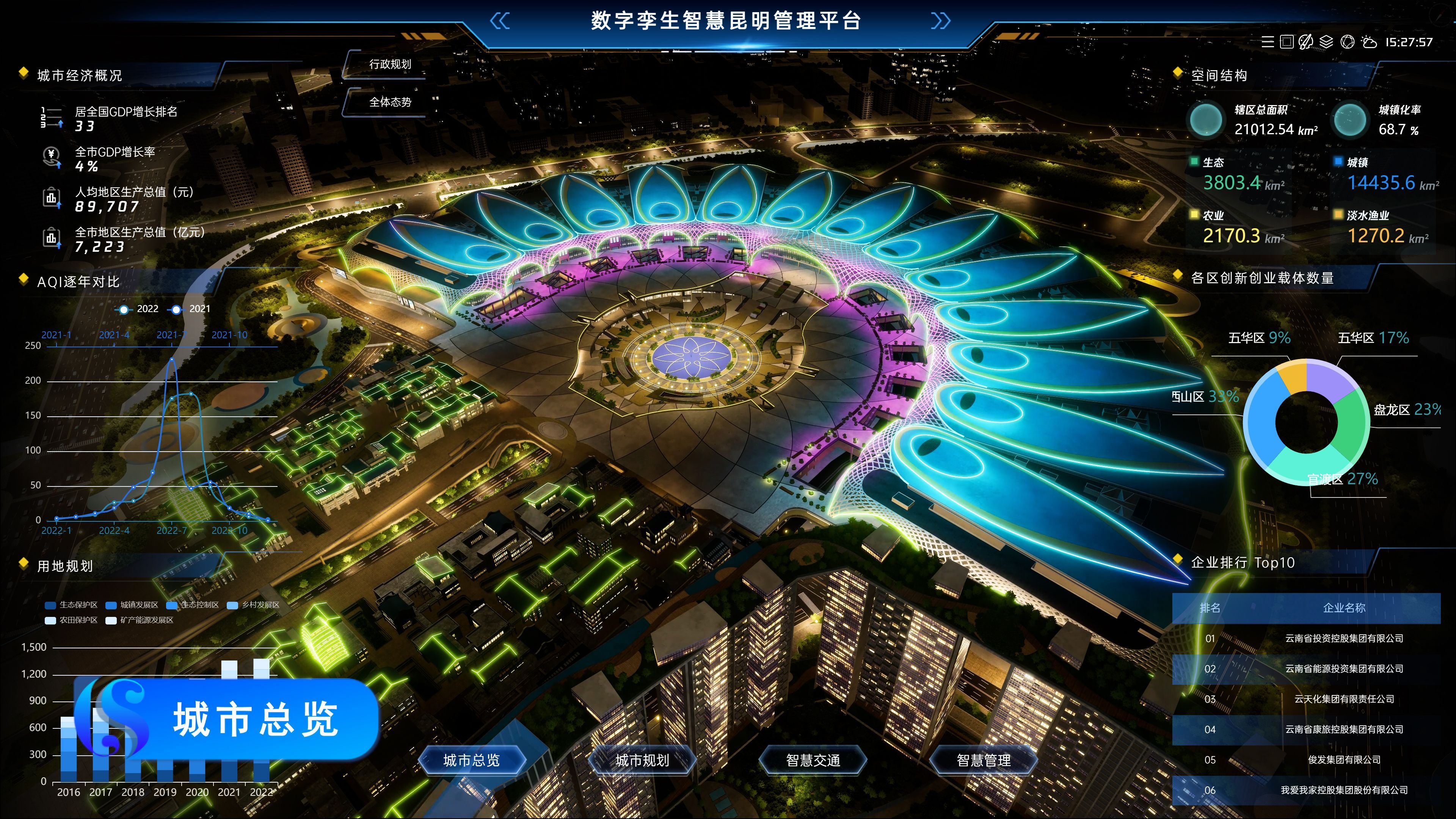Open the three-line hamburger menu icon
The height and width of the screenshot is (819, 1456).
1268,42
